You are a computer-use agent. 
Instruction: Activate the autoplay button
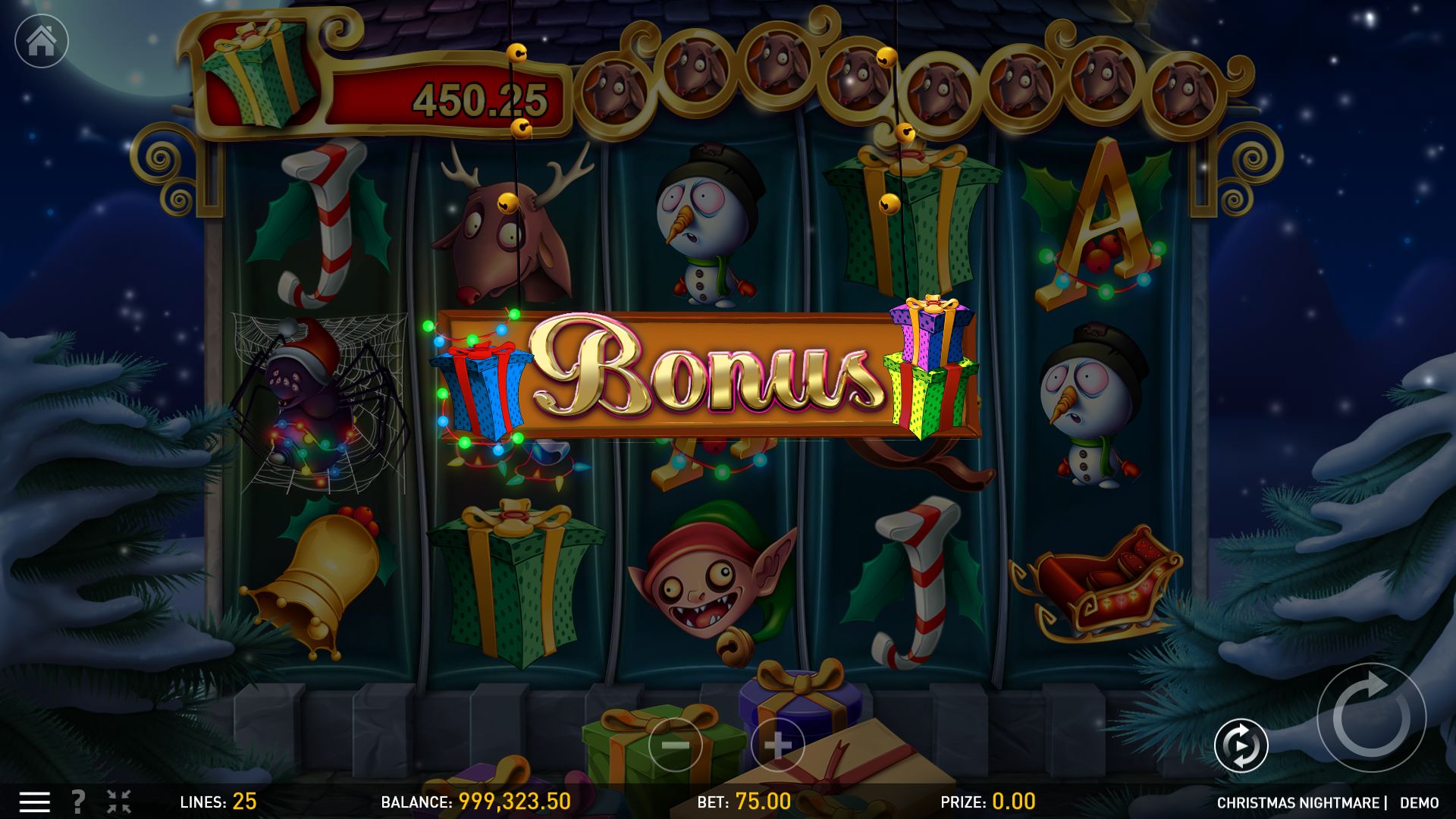pos(1241,745)
